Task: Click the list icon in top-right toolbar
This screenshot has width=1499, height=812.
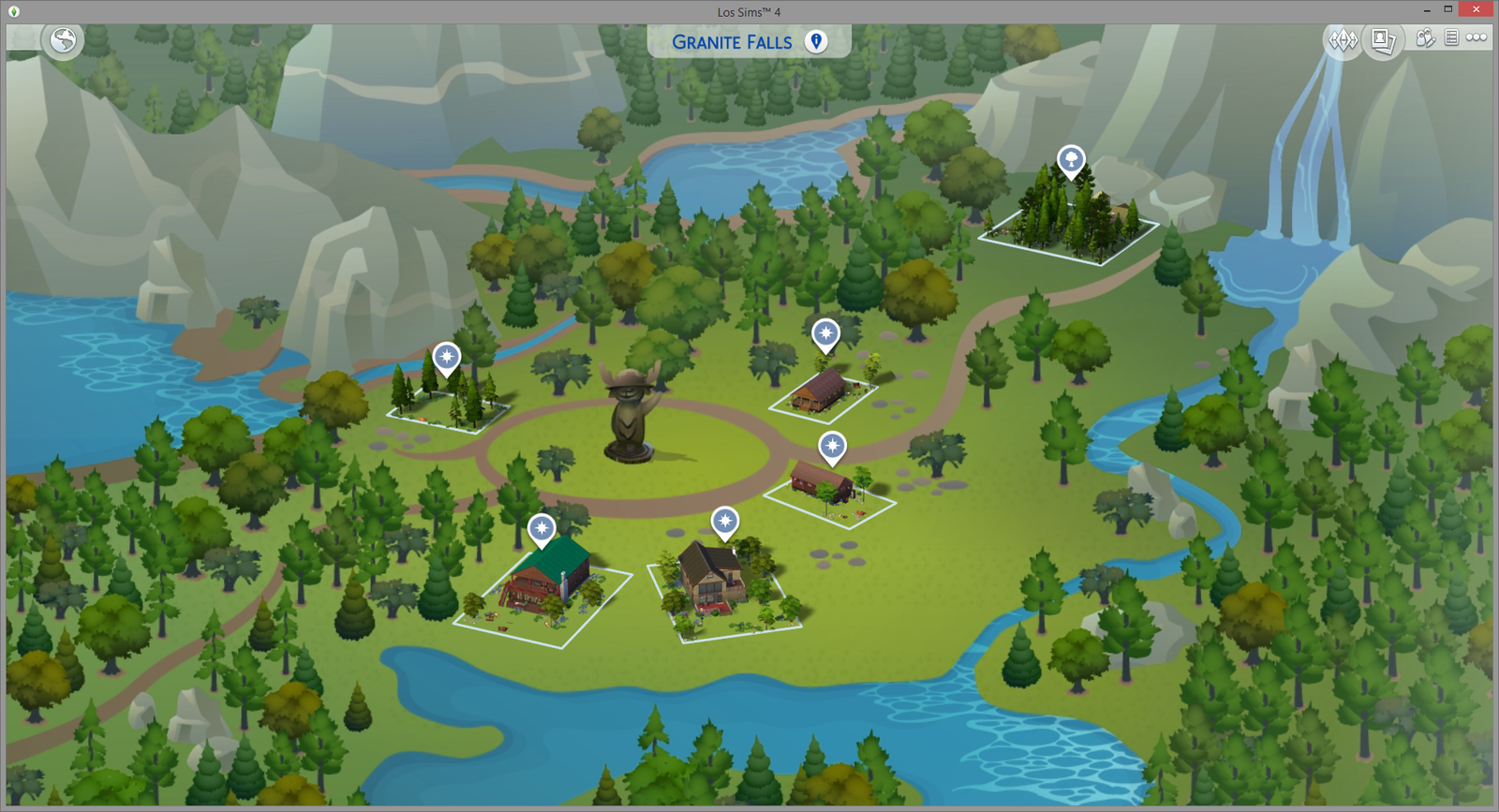Action: click(x=1451, y=38)
